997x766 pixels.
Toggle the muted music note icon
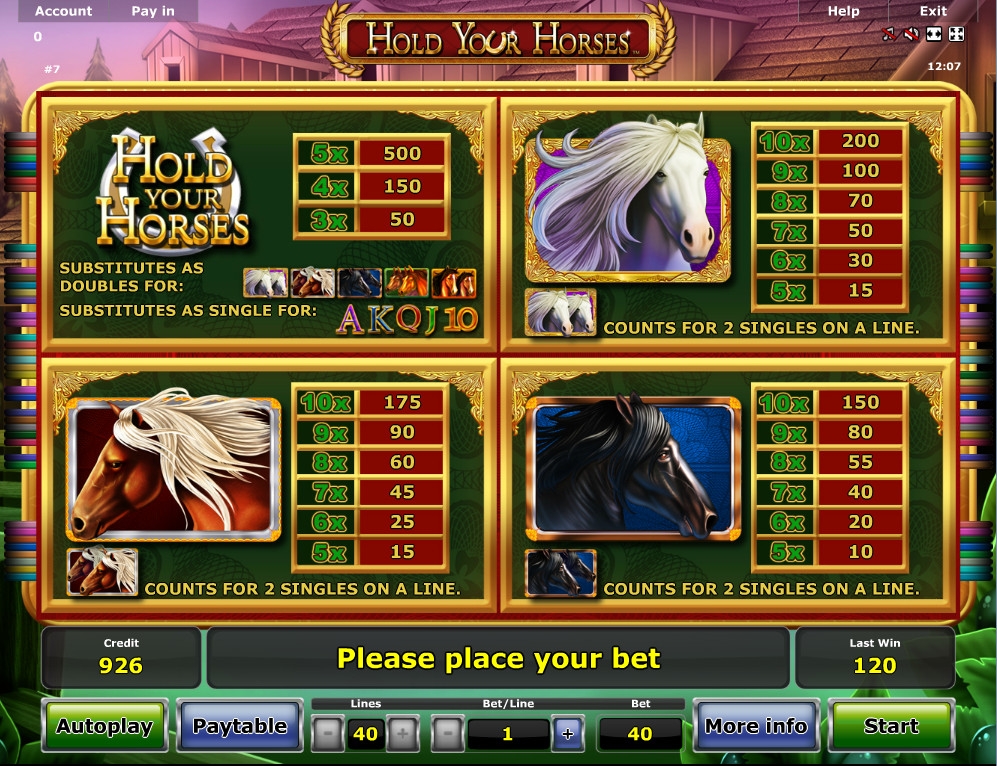pyautogui.click(x=888, y=35)
